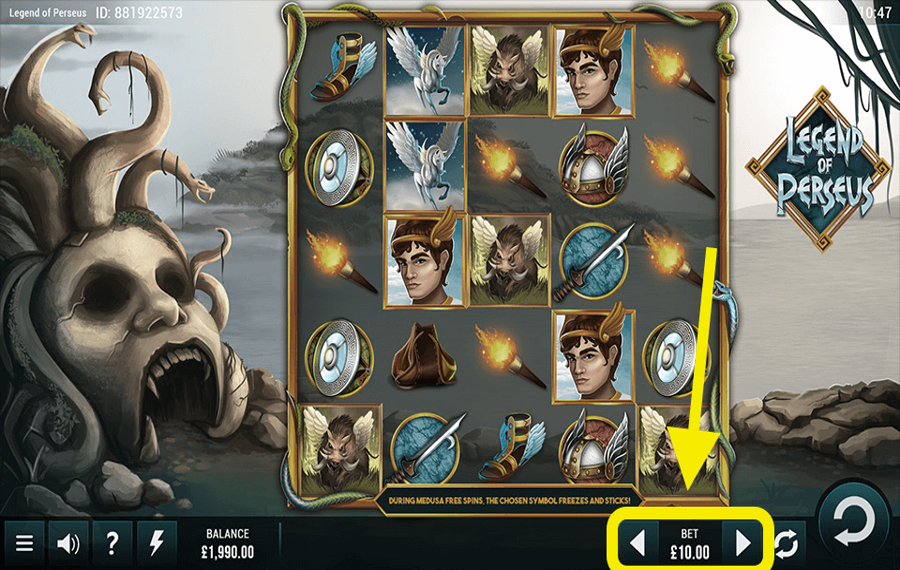Increase the bet with right arrow

pos(742,543)
